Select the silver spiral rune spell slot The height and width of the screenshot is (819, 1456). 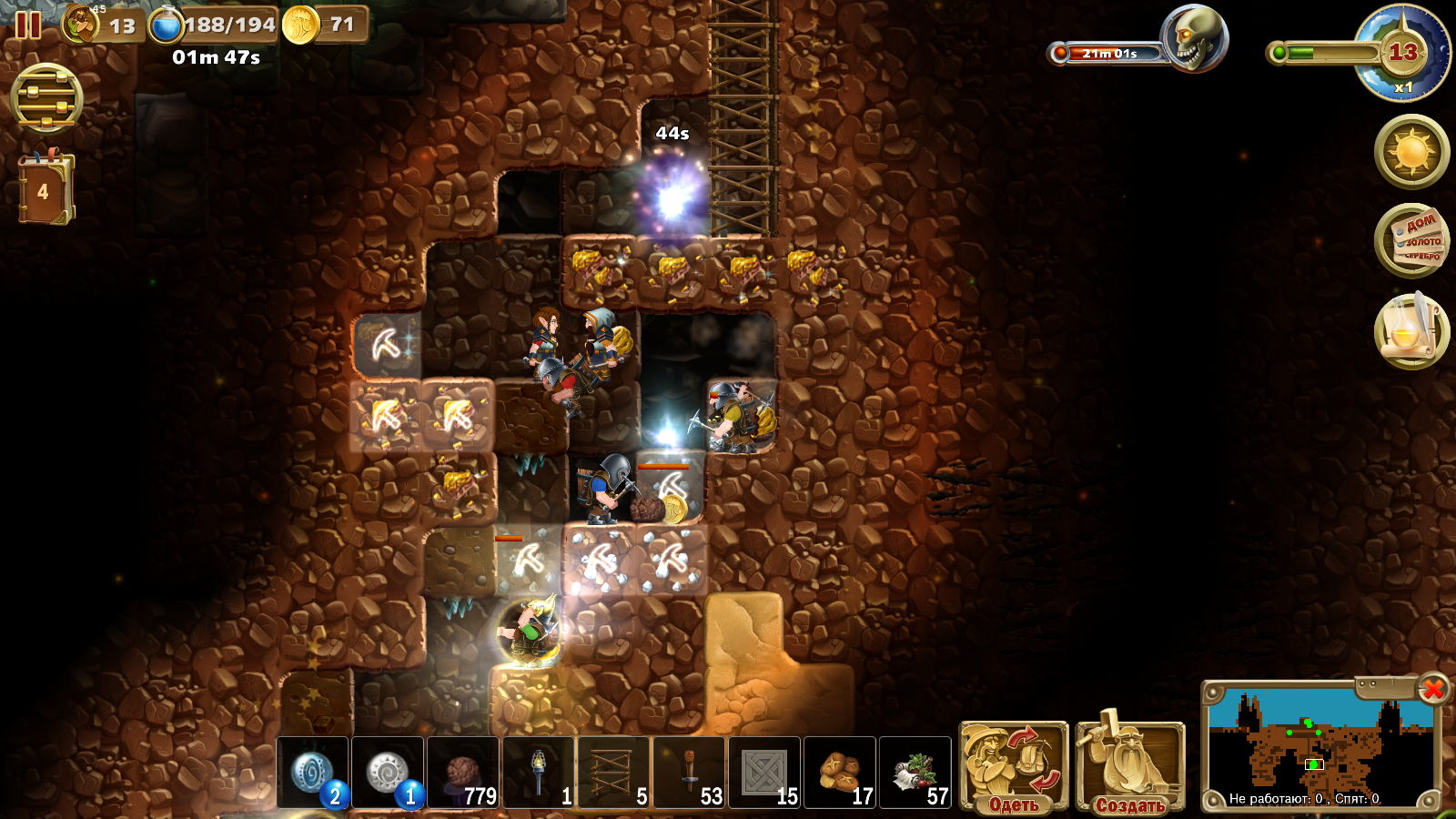coord(388,773)
